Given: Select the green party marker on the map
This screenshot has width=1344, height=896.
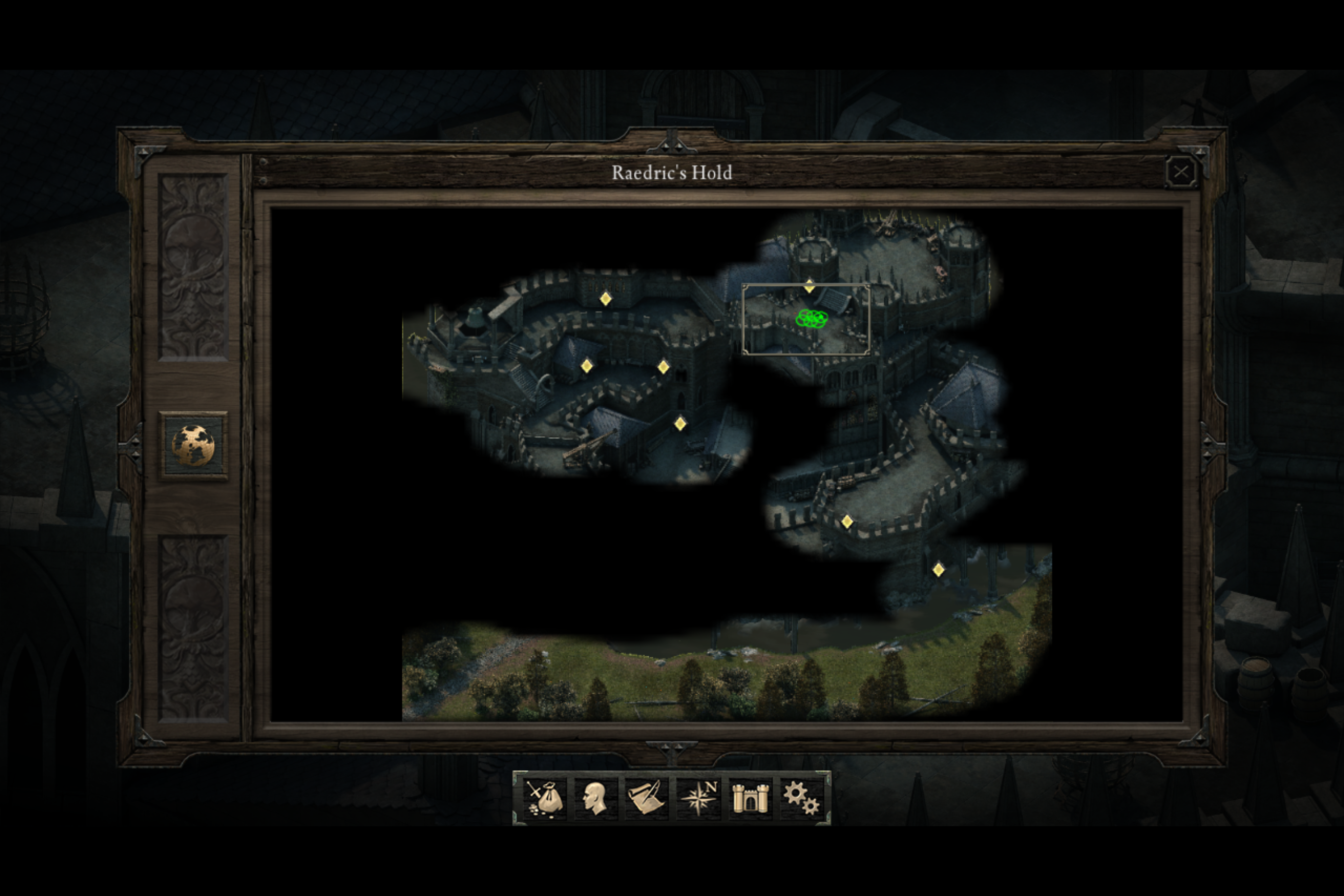Looking at the screenshot, I should (812, 318).
